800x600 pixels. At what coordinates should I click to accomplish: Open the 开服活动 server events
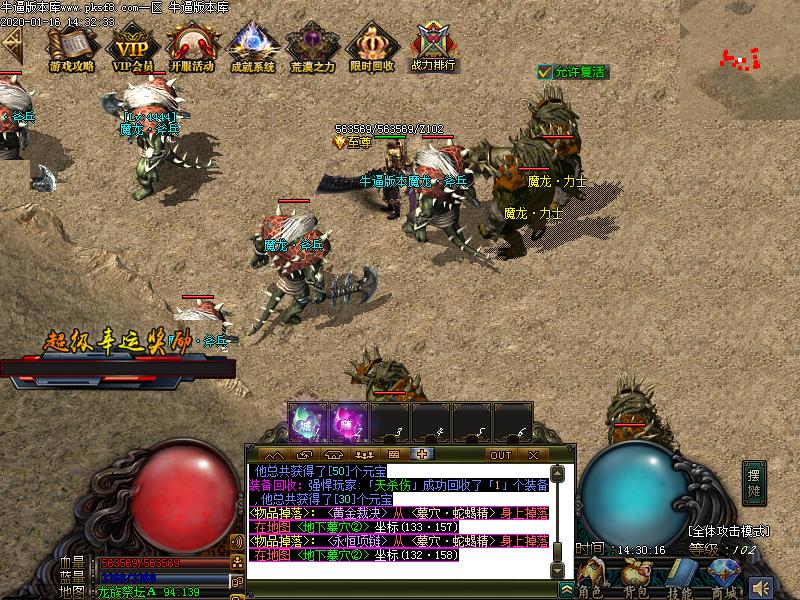[191, 47]
